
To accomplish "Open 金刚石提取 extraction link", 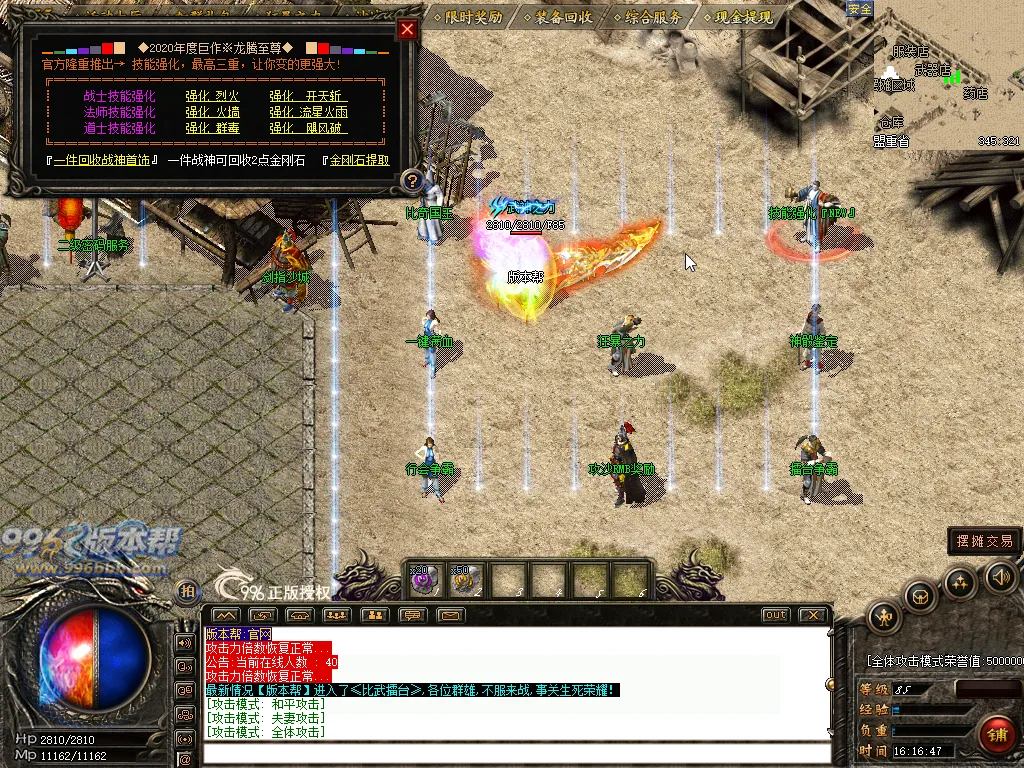I will click(360, 160).
